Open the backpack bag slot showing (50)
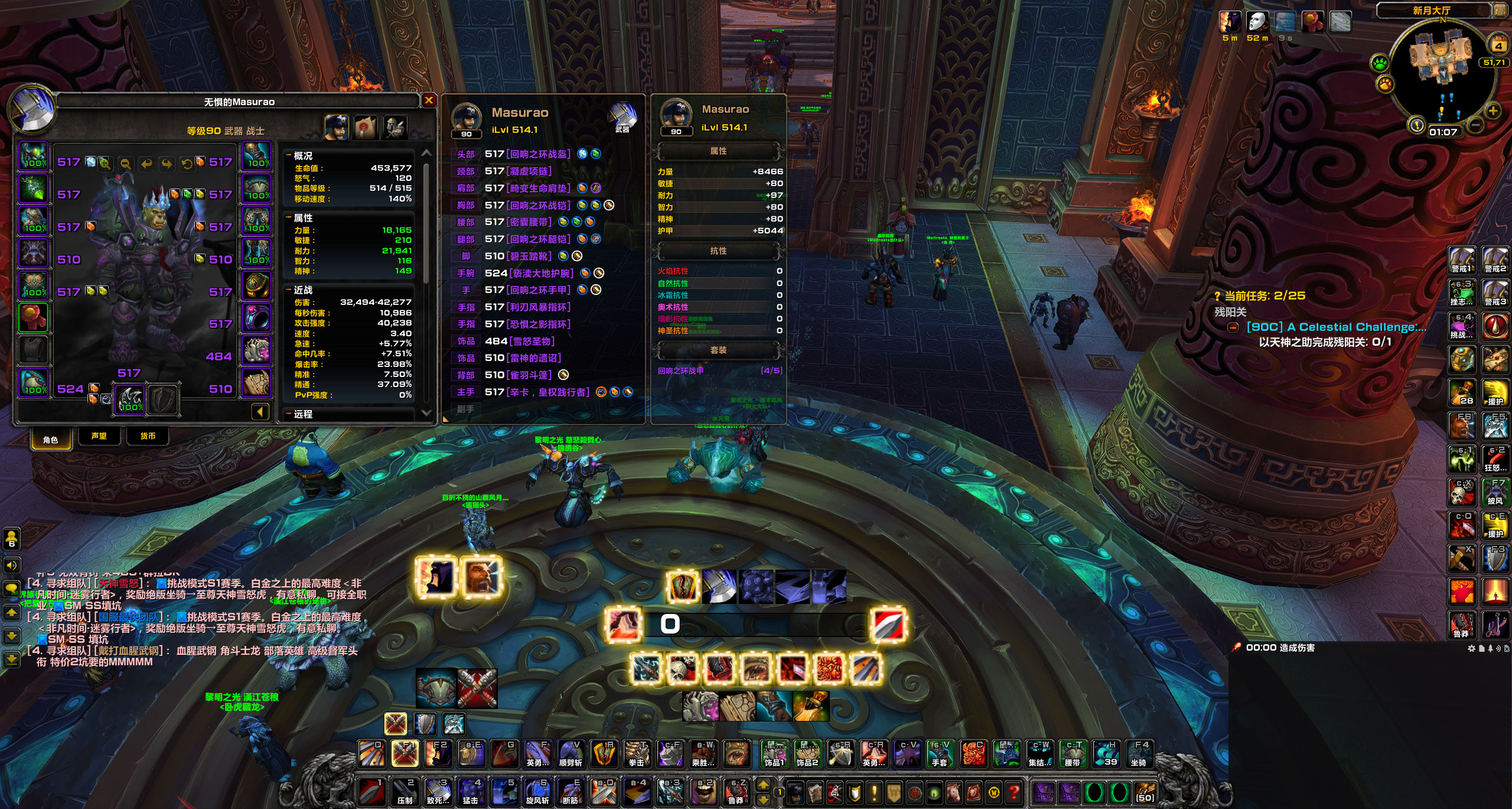The image size is (1512, 809). click(x=1145, y=792)
